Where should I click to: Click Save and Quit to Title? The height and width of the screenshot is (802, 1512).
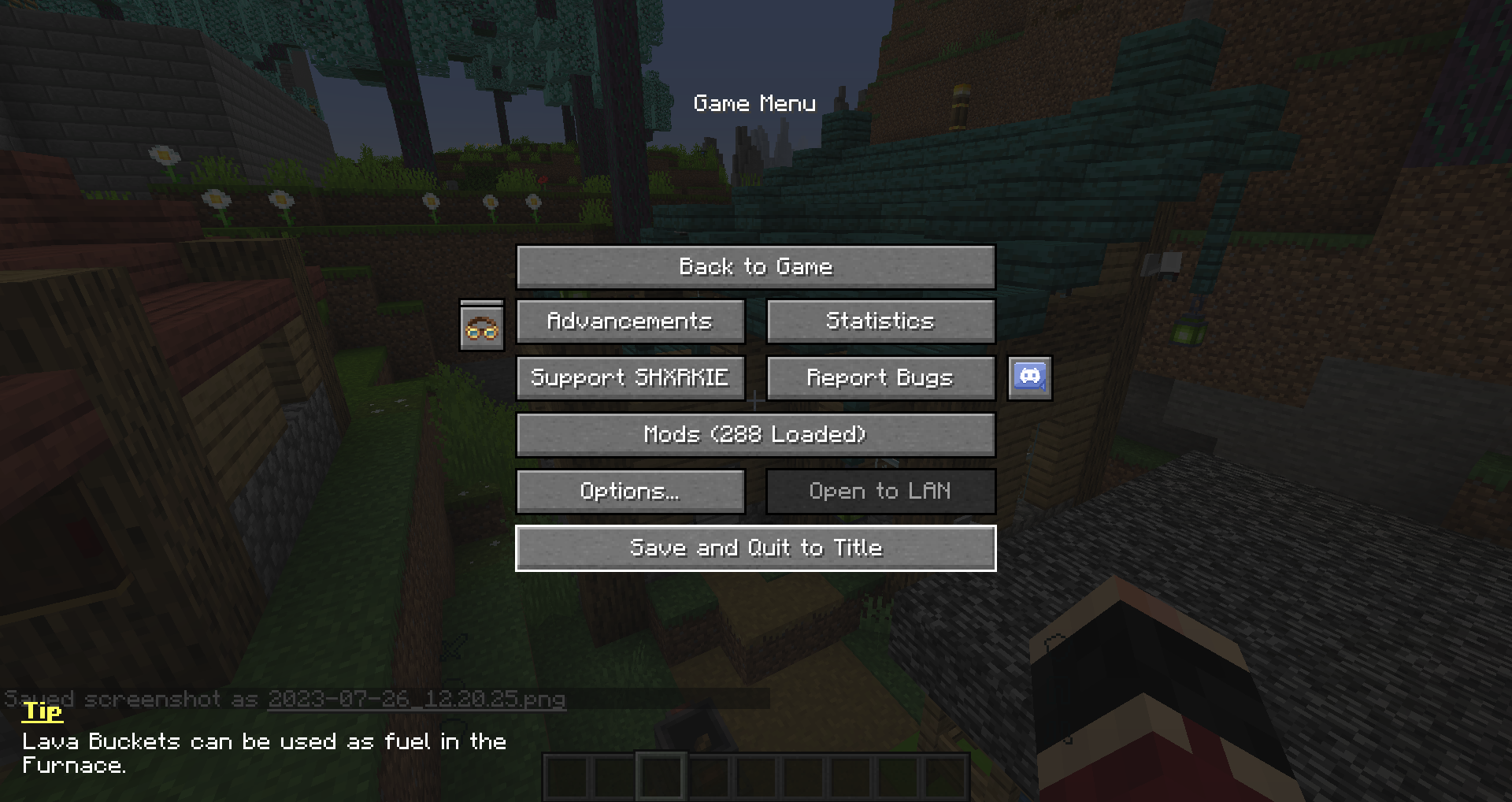click(755, 548)
